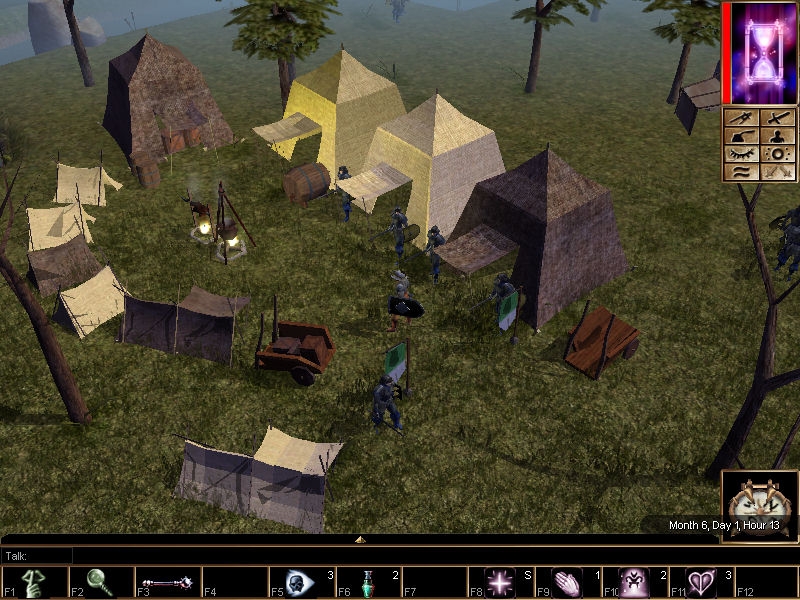
Task: Use the green hand-tool action in F1 slot
Action: tap(34, 582)
